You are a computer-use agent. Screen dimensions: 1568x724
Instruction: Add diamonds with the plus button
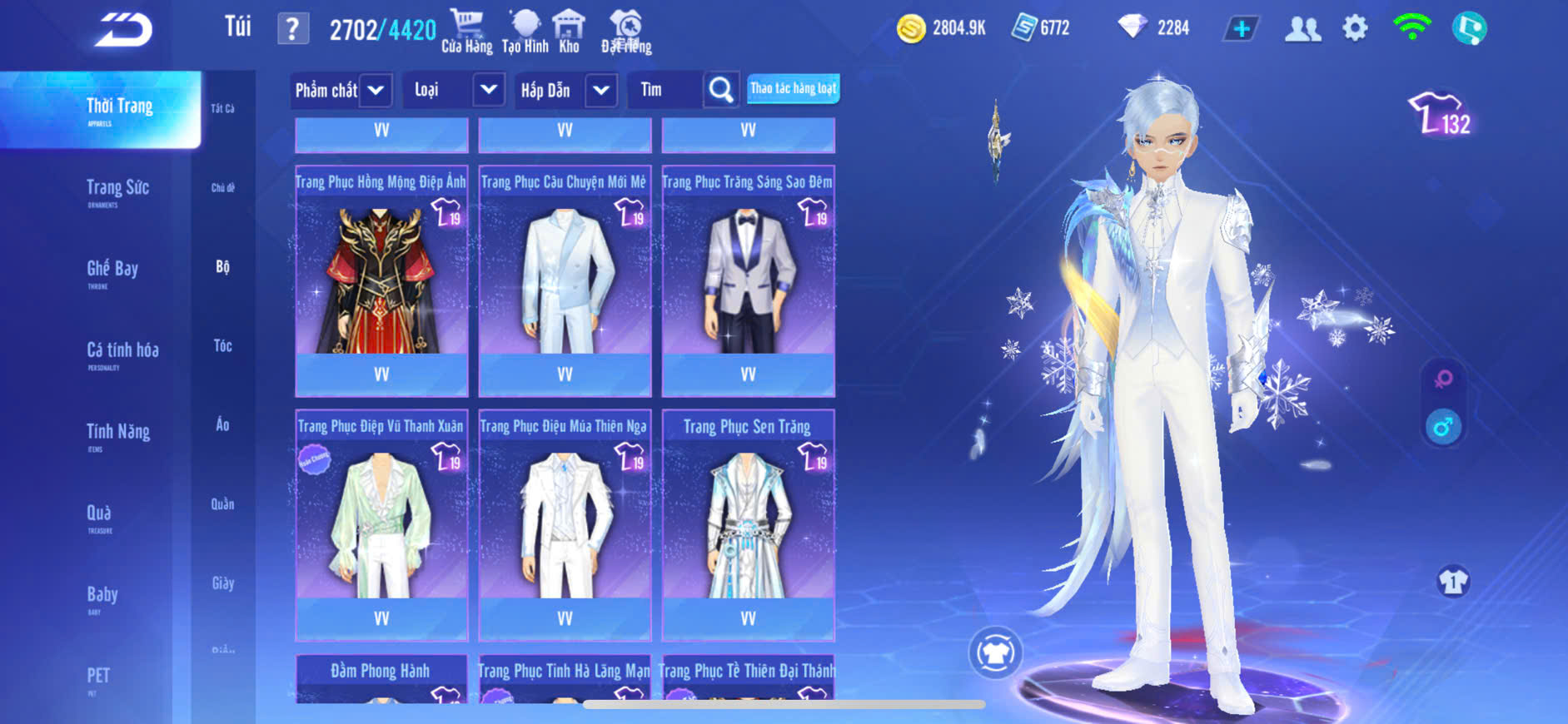pyautogui.click(x=1241, y=29)
